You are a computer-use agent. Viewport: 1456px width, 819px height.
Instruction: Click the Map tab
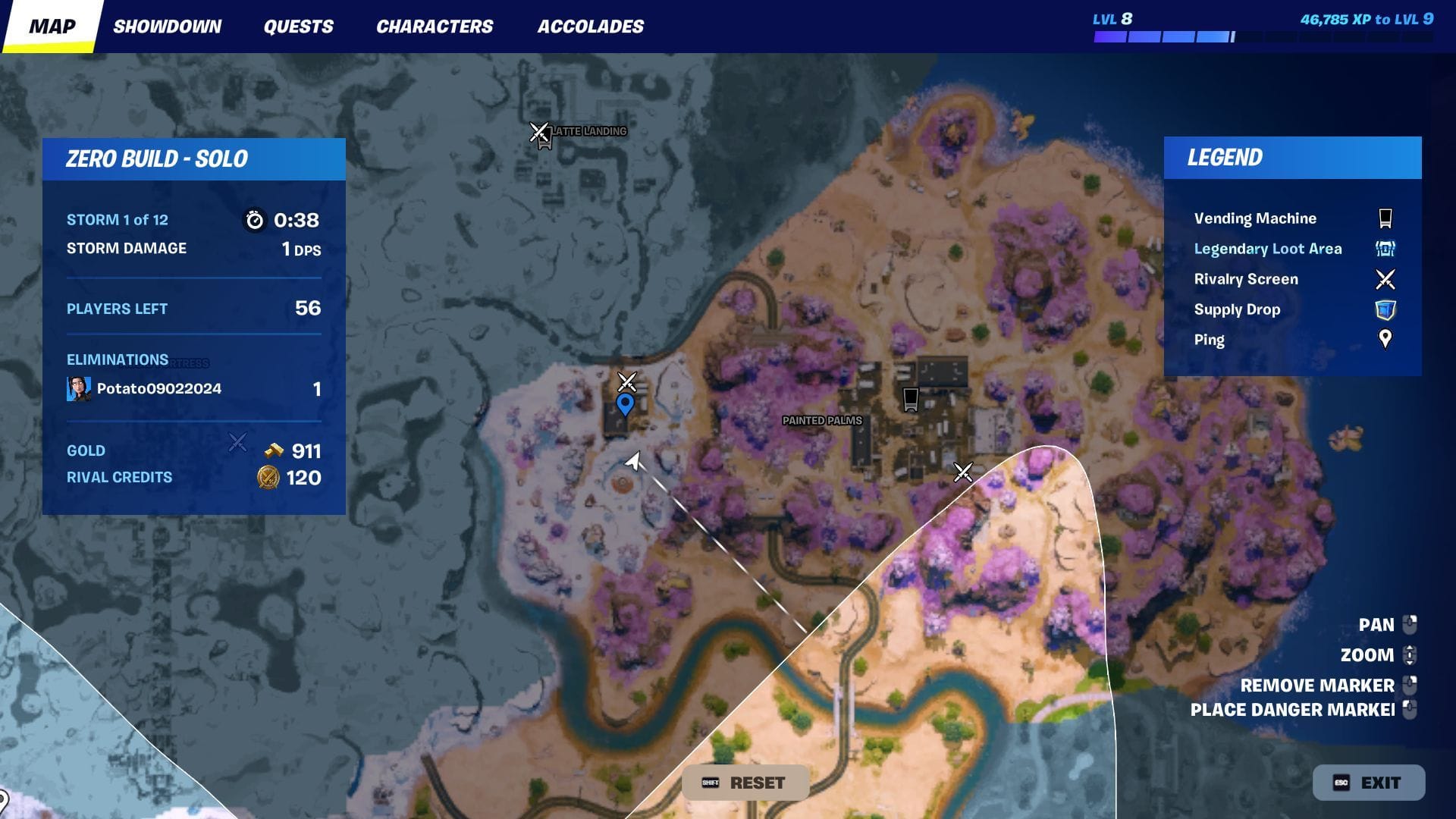(52, 27)
